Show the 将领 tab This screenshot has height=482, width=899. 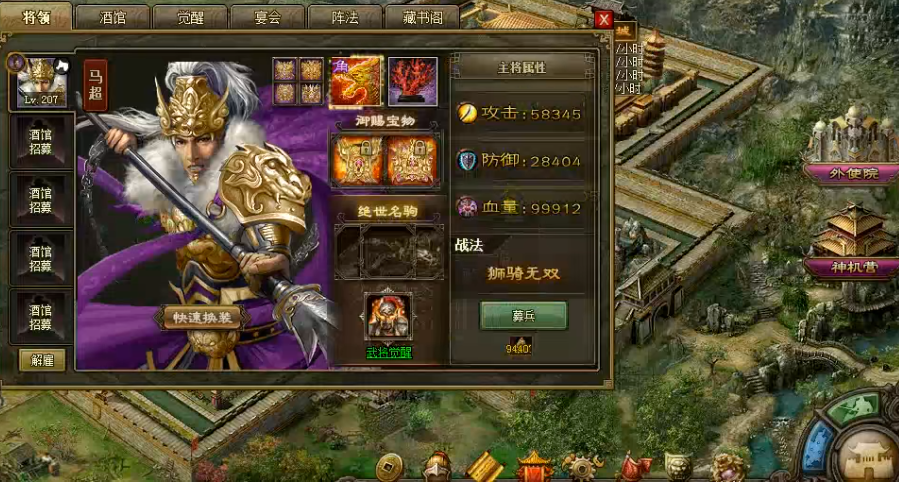[36, 16]
